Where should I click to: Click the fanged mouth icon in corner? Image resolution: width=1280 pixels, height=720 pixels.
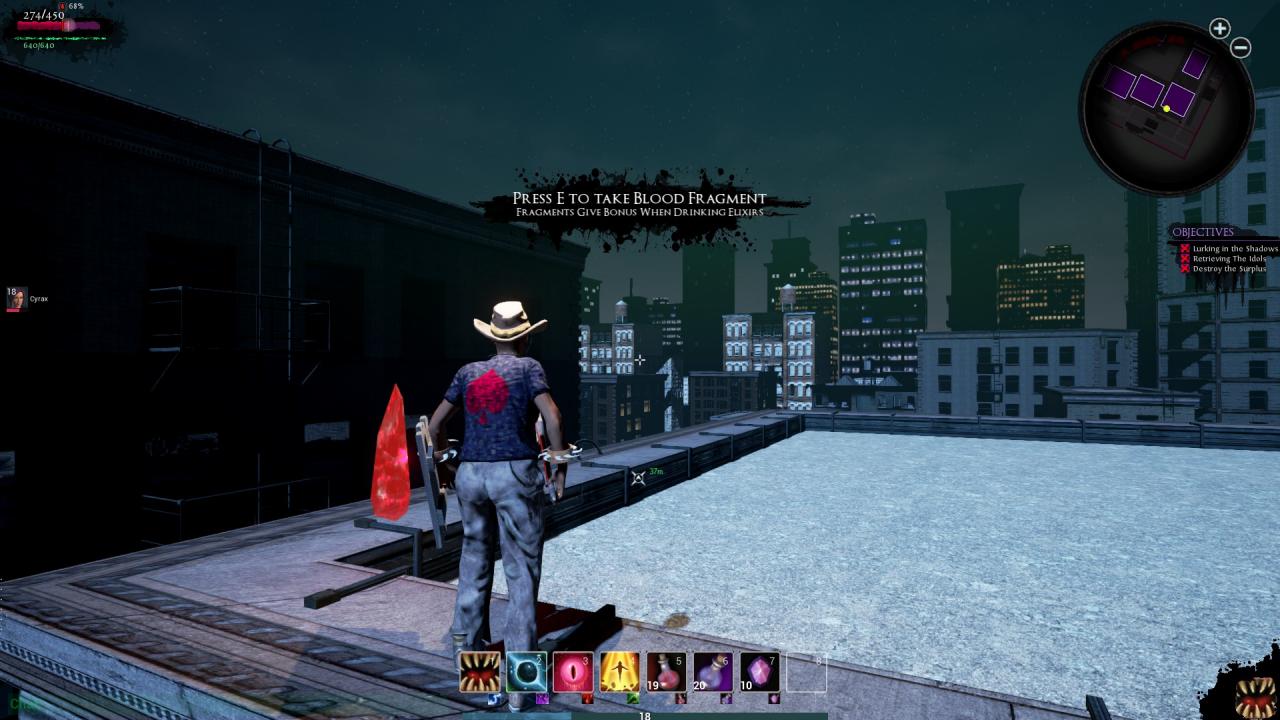point(1254,697)
